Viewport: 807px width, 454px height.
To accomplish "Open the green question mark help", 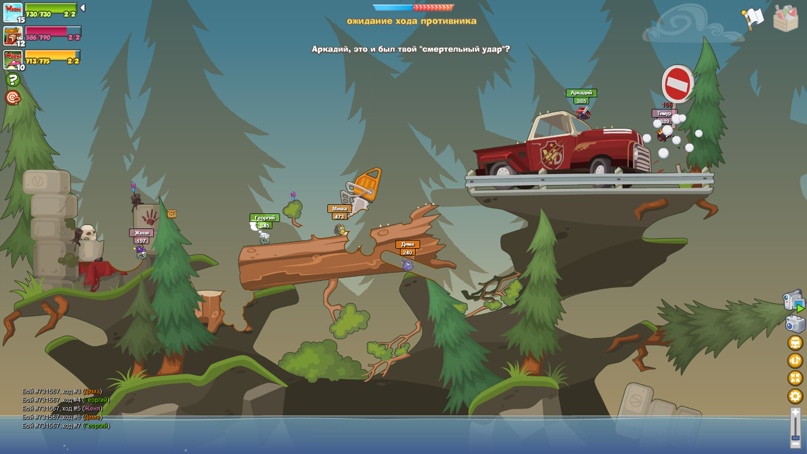I will (x=13, y=80).
